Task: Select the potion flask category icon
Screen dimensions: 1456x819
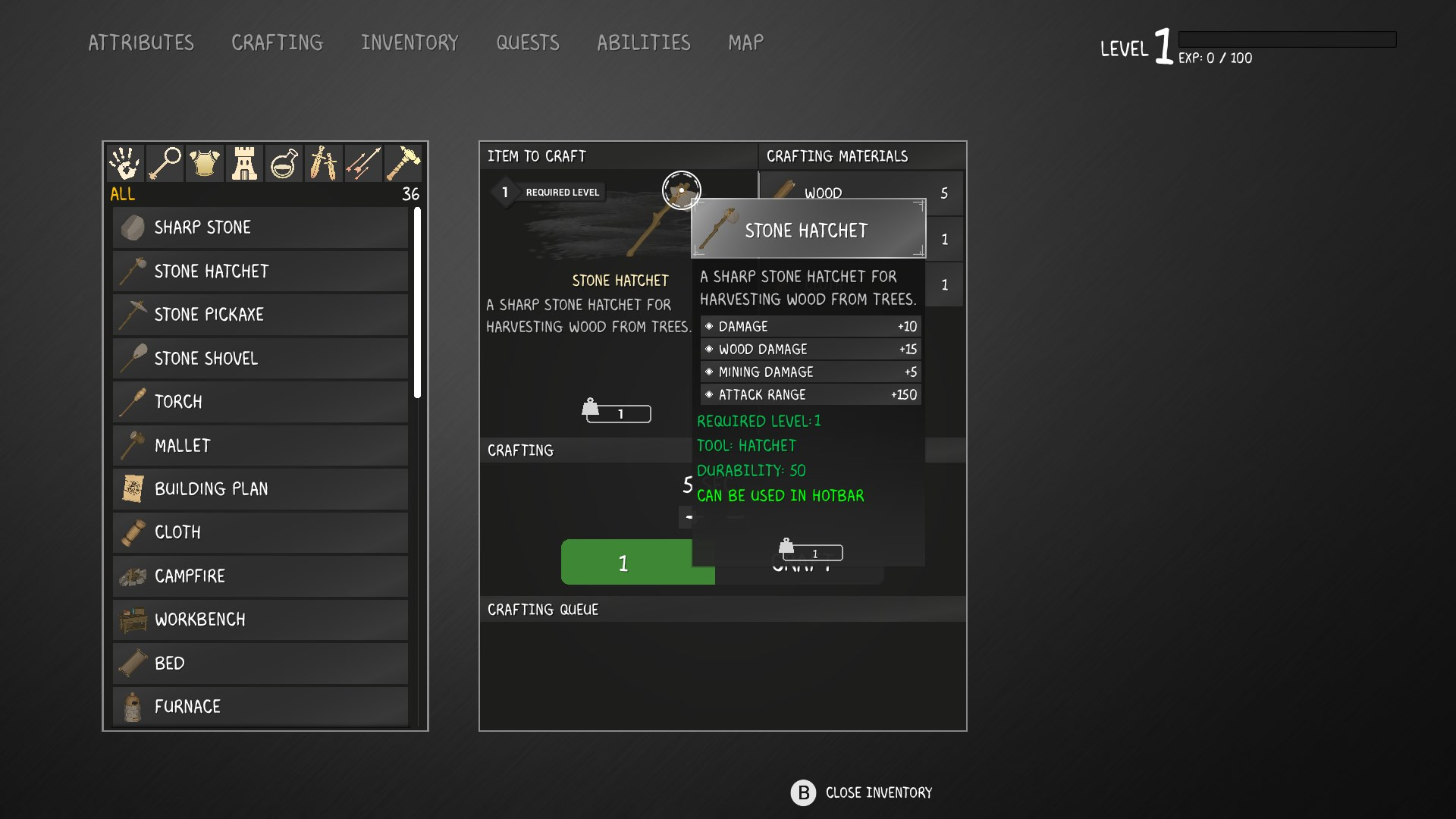Action: tap(284, 163)
